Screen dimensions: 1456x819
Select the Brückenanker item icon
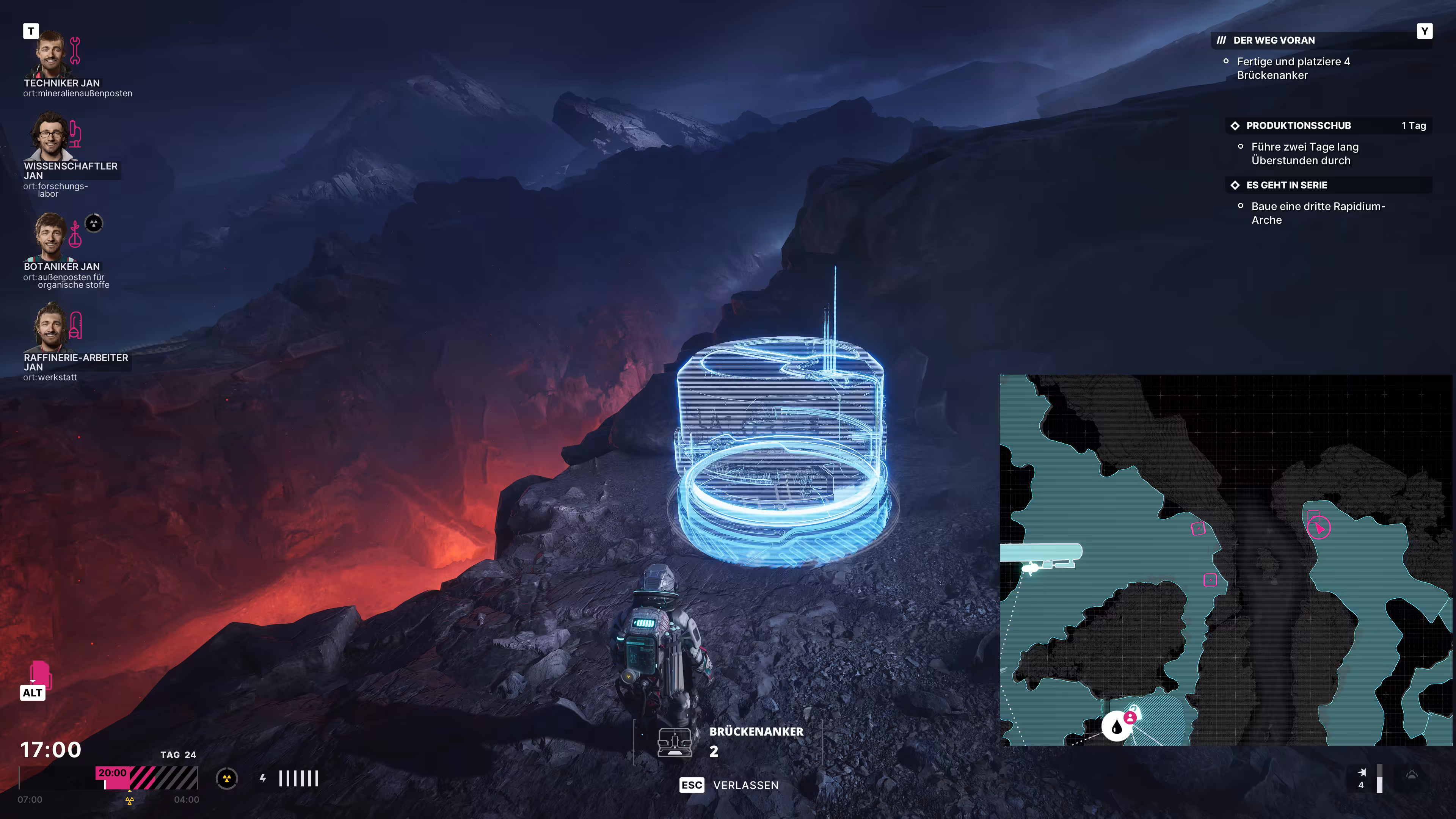[674, 742]
